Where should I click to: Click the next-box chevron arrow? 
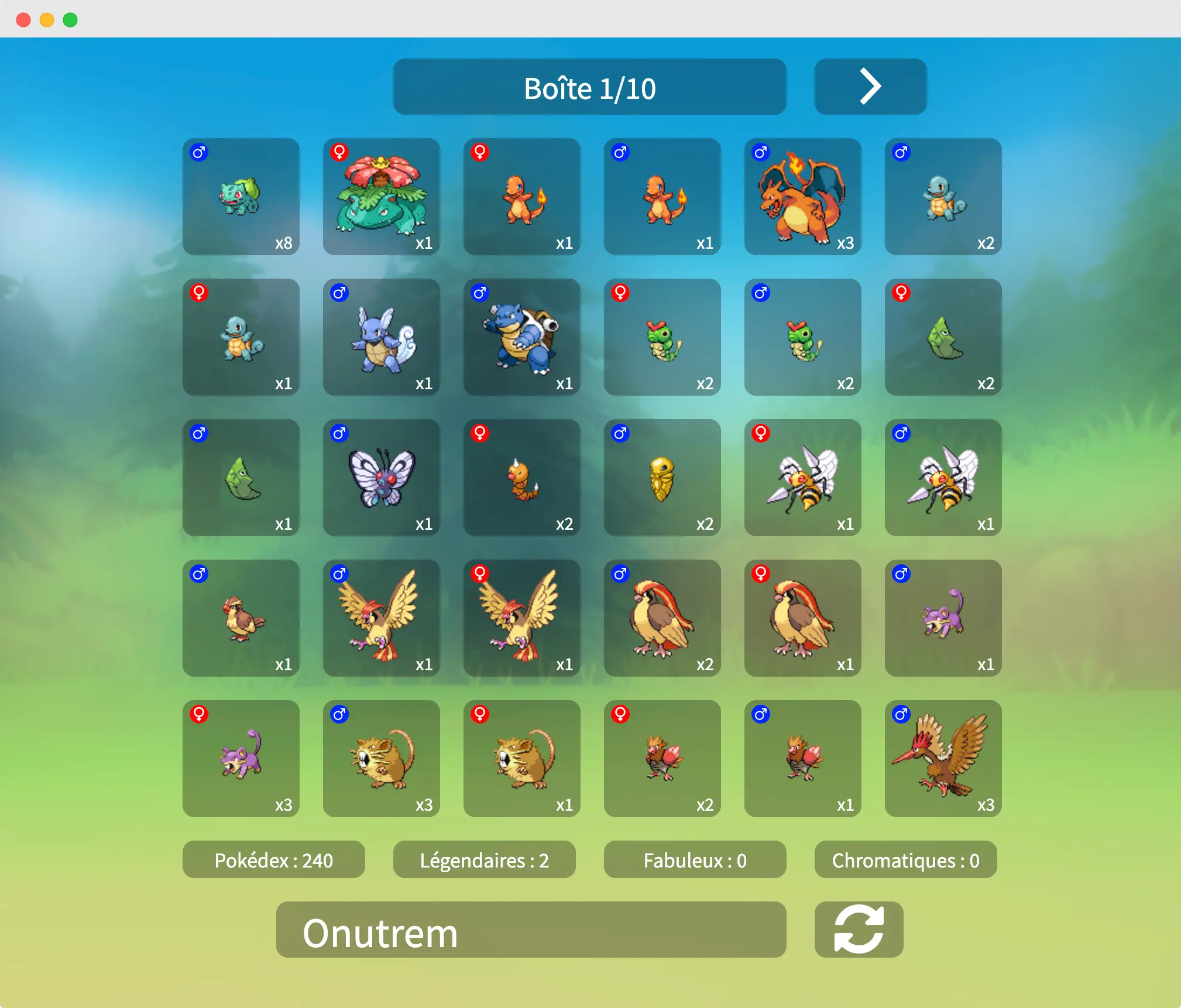click(870, 86)
